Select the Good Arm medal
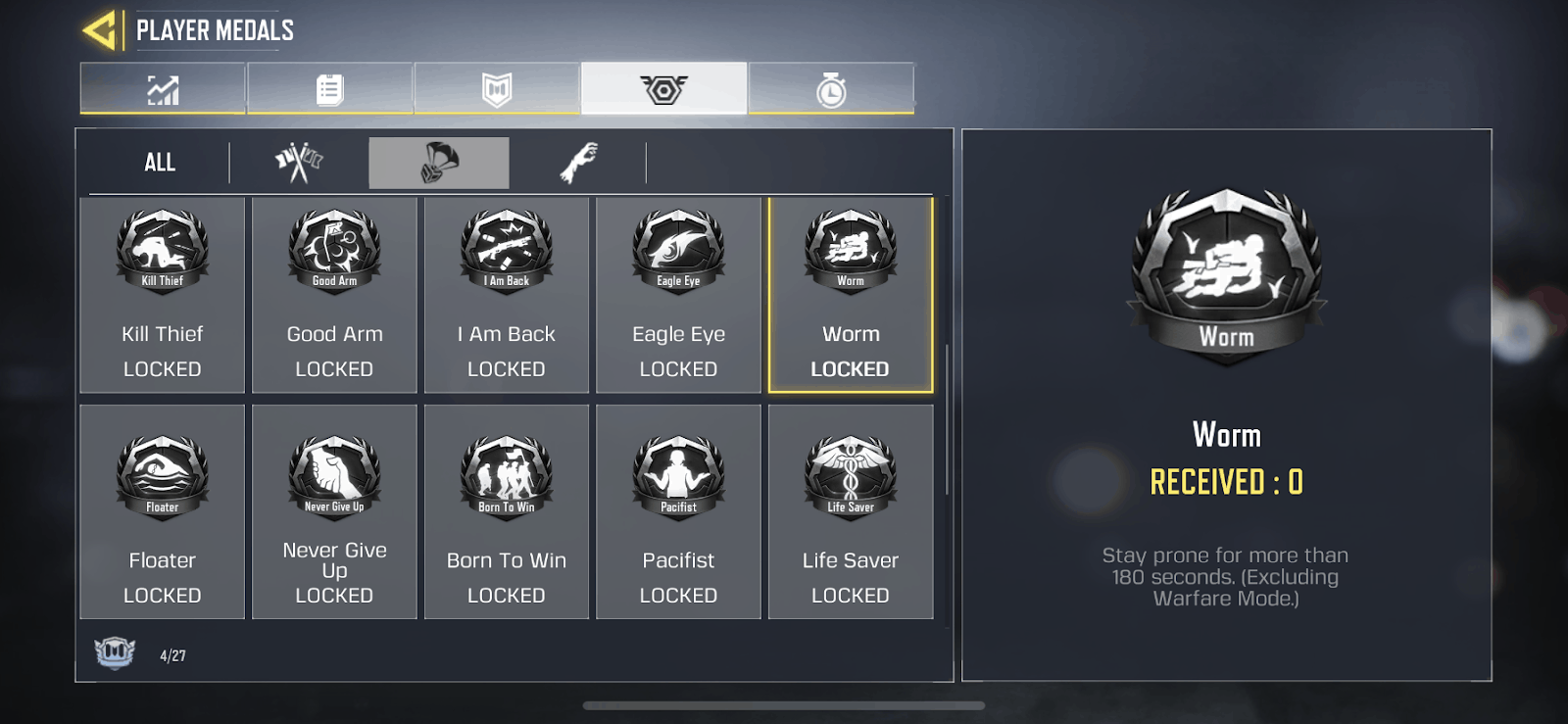 (x=334, y=294)
